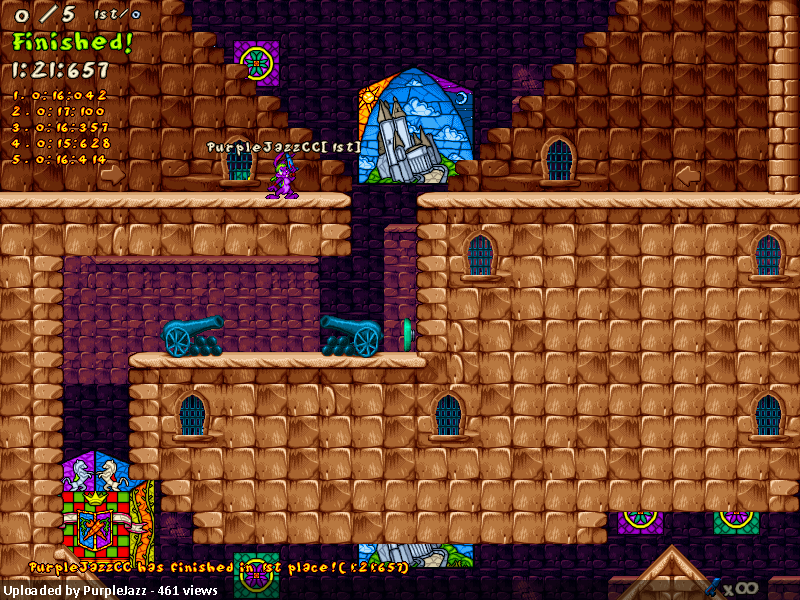Select the blue blaster weapon icon

tap(716, 586)
